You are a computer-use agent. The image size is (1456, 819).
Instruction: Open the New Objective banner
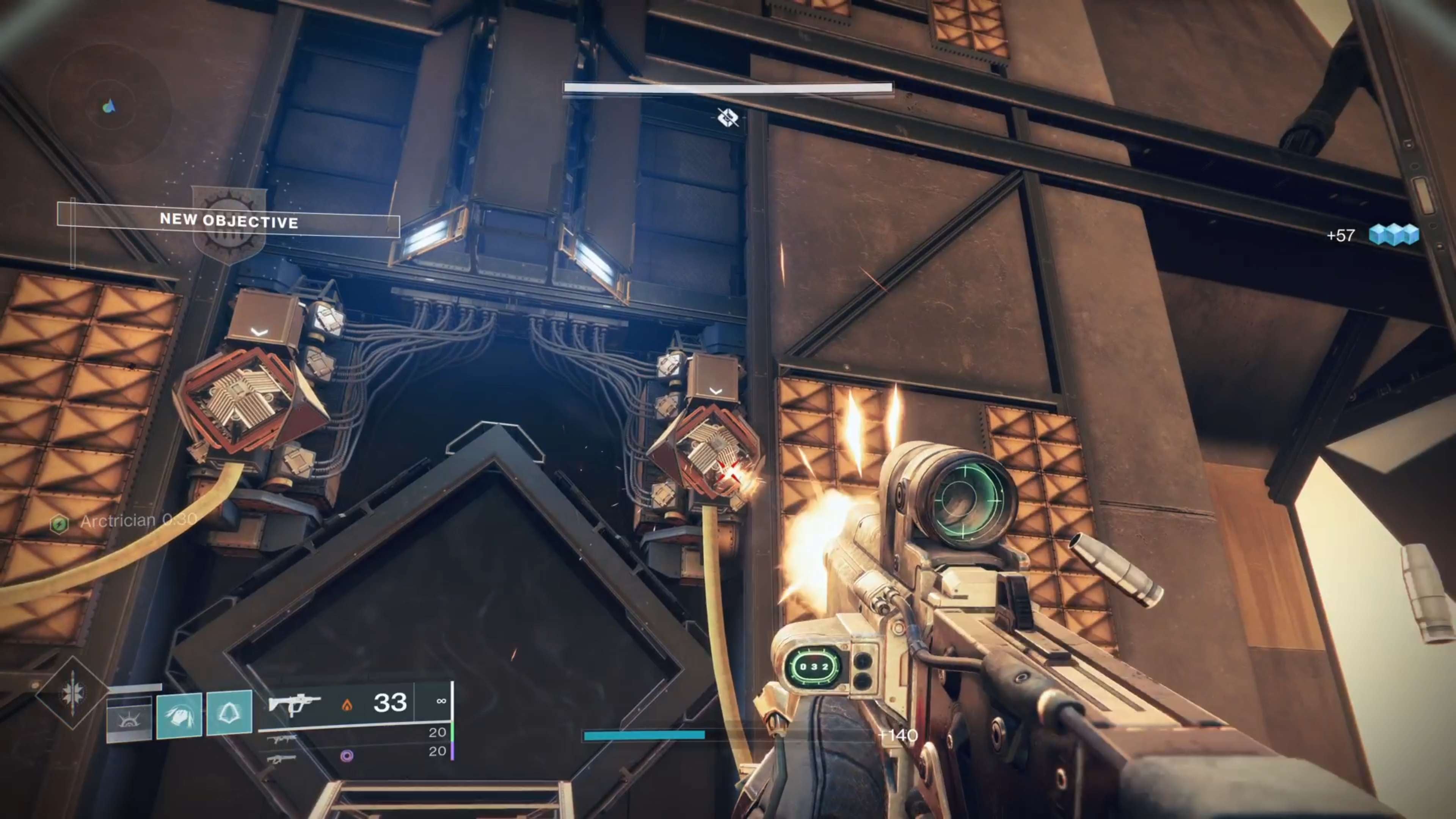(x=228, y=220)
